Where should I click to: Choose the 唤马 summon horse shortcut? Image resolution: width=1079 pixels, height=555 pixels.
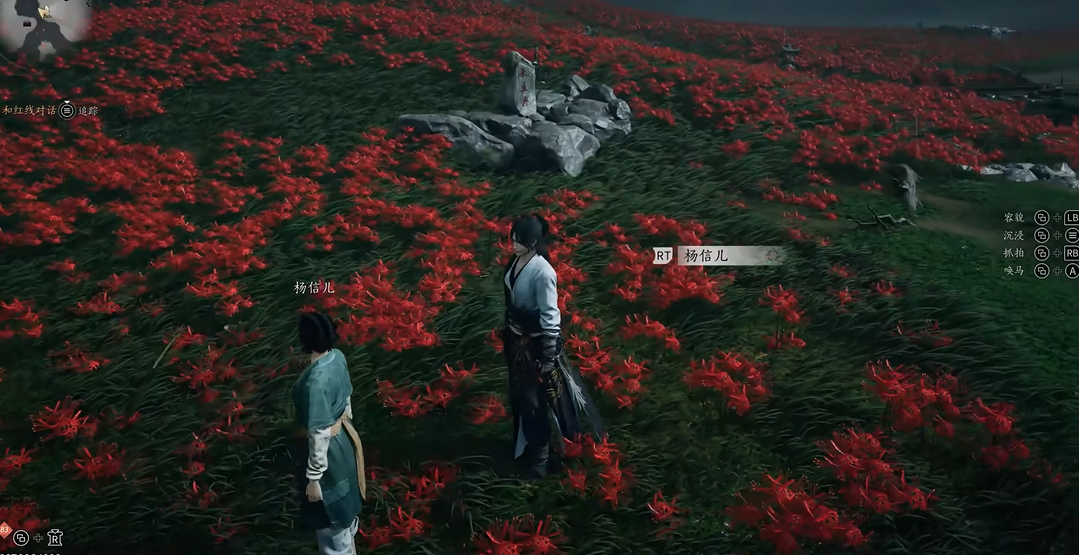[1014, 271]
